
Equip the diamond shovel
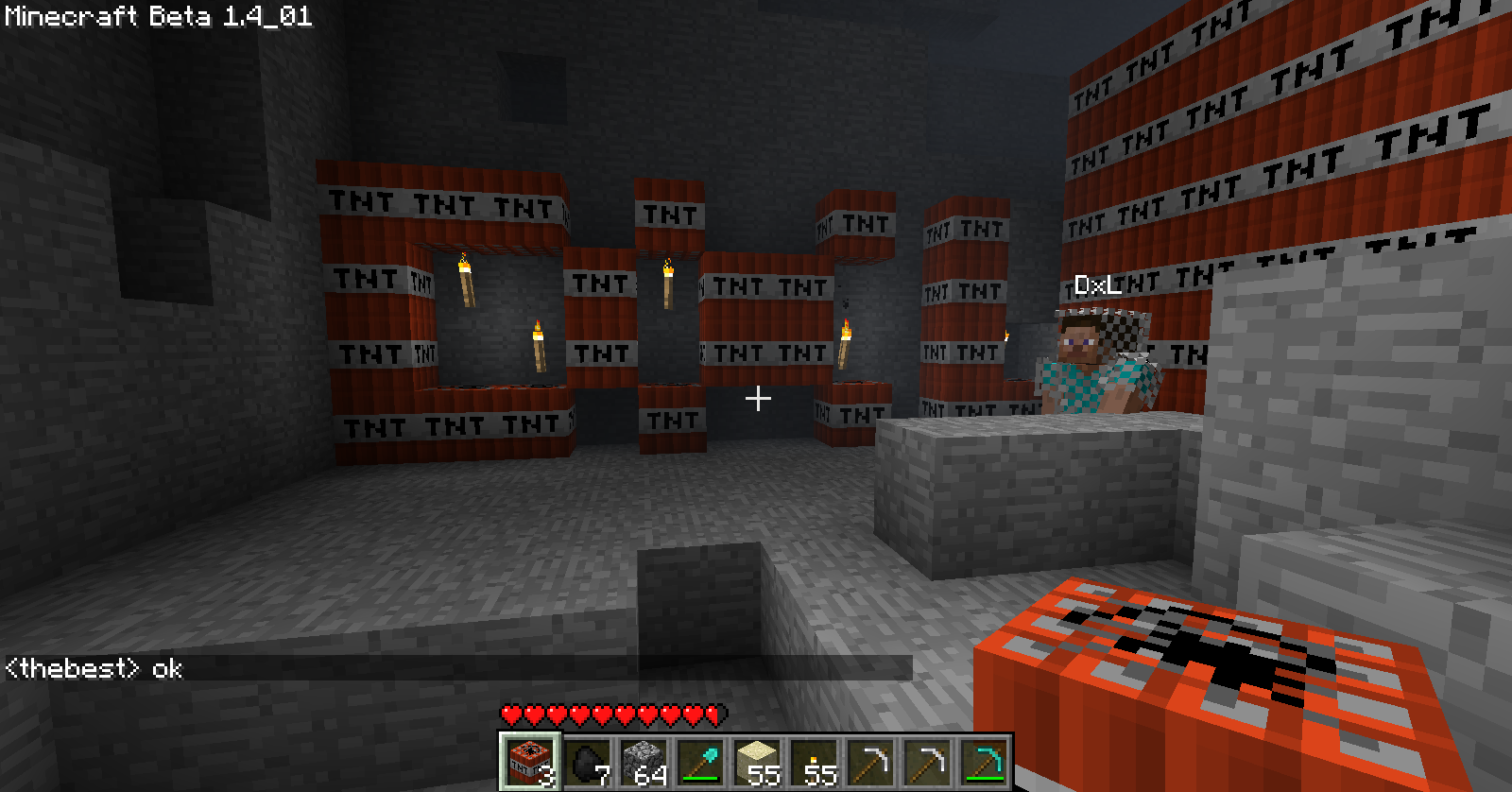(700, 762)
